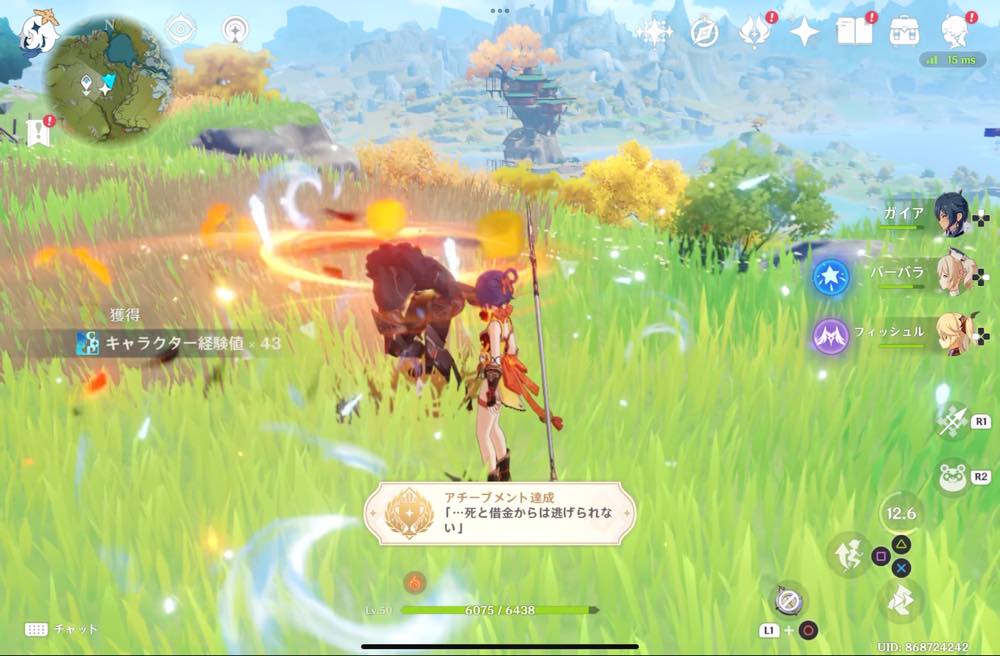Open the character screen head icon
Image resolution: width=1000 pixels, height=656 pixels.
tap(955, 32)
